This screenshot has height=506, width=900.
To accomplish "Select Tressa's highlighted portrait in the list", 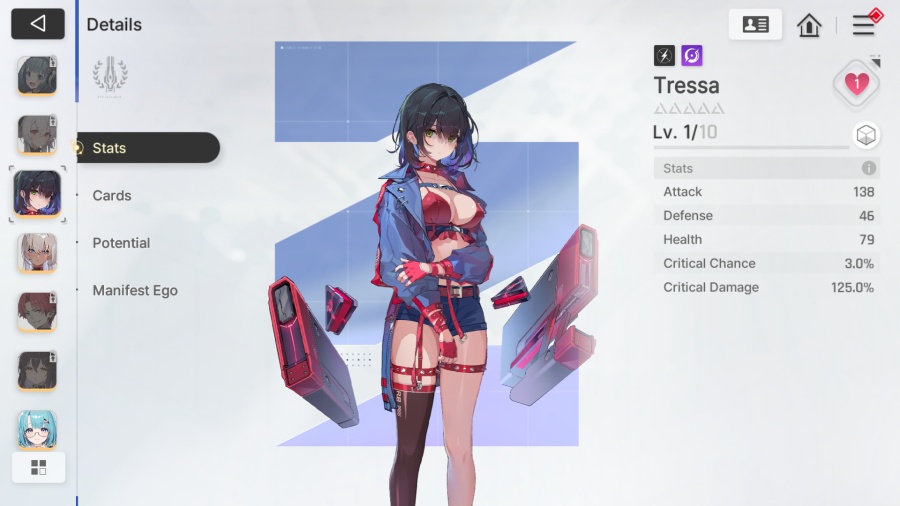I will pos(37,193).
